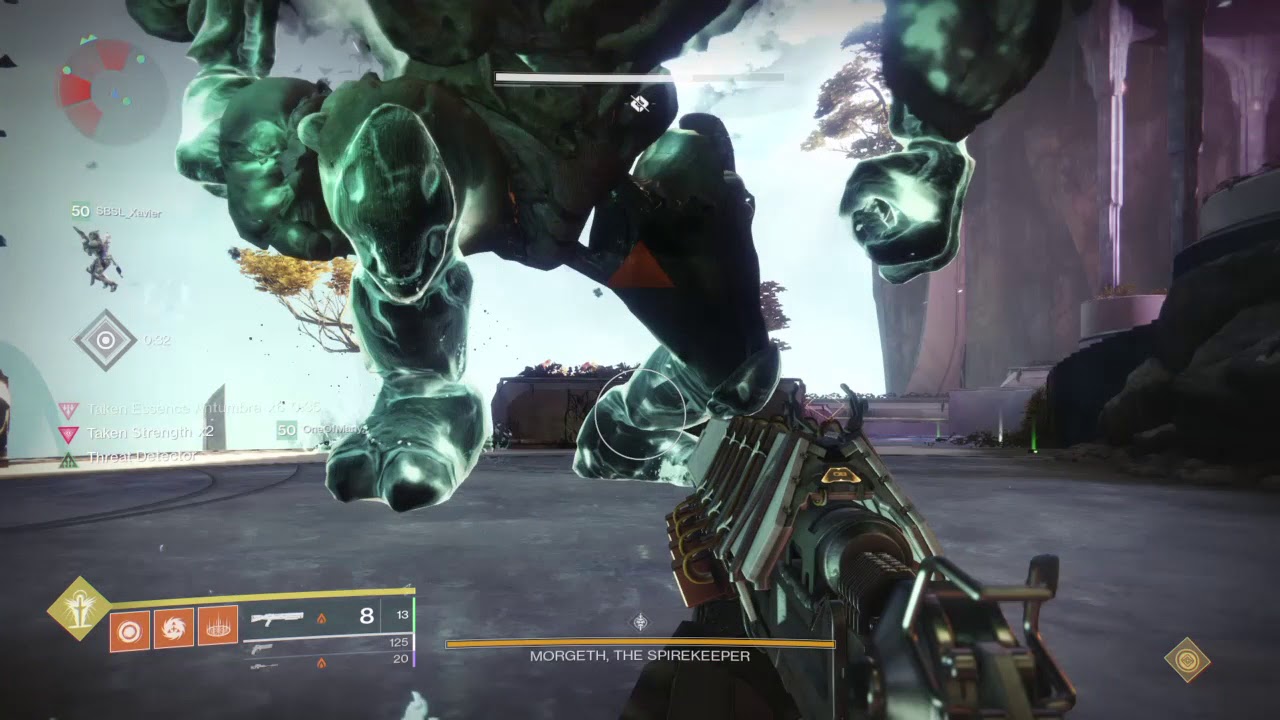Click the grey diamond timer icon
This screenshot has width=1280, height=720.
pos(105,340)
